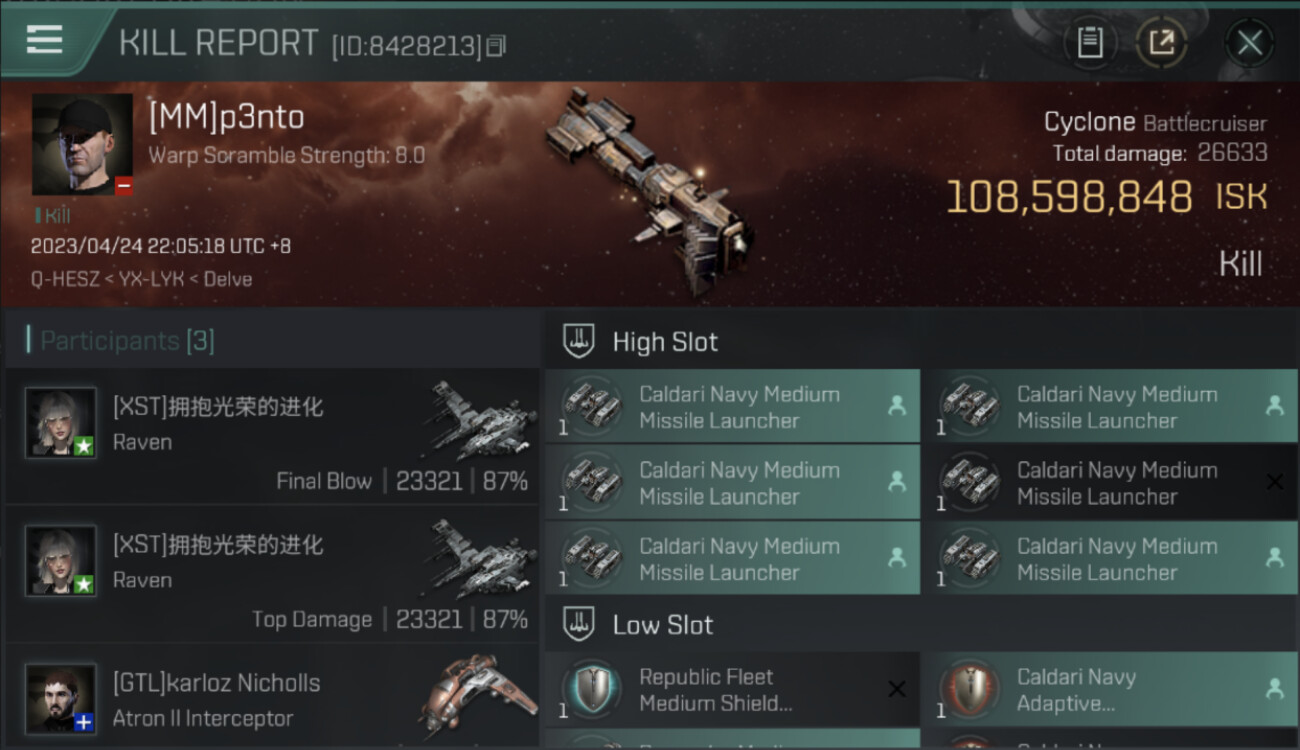Viewport: 1300px width, 750px height.
Task: Open the hamburger menu
Action: click(x=44, y=40)
